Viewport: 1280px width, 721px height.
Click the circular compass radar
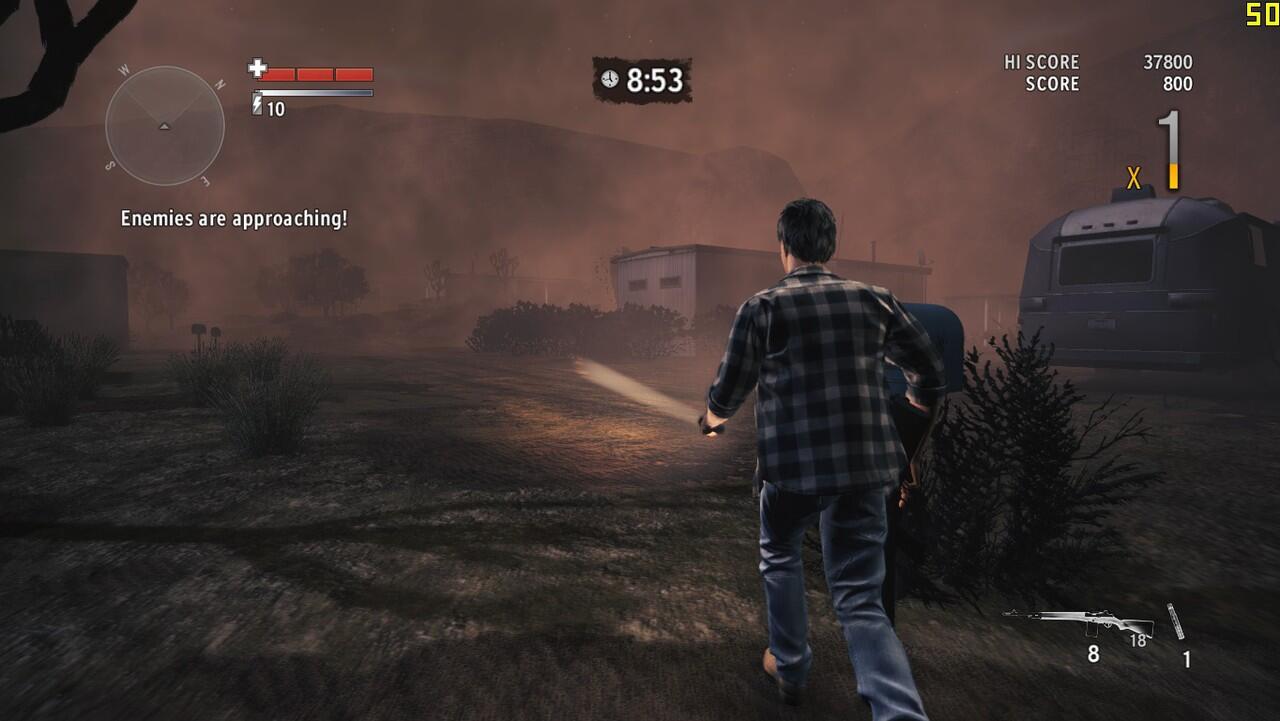[x=165, y=126]
